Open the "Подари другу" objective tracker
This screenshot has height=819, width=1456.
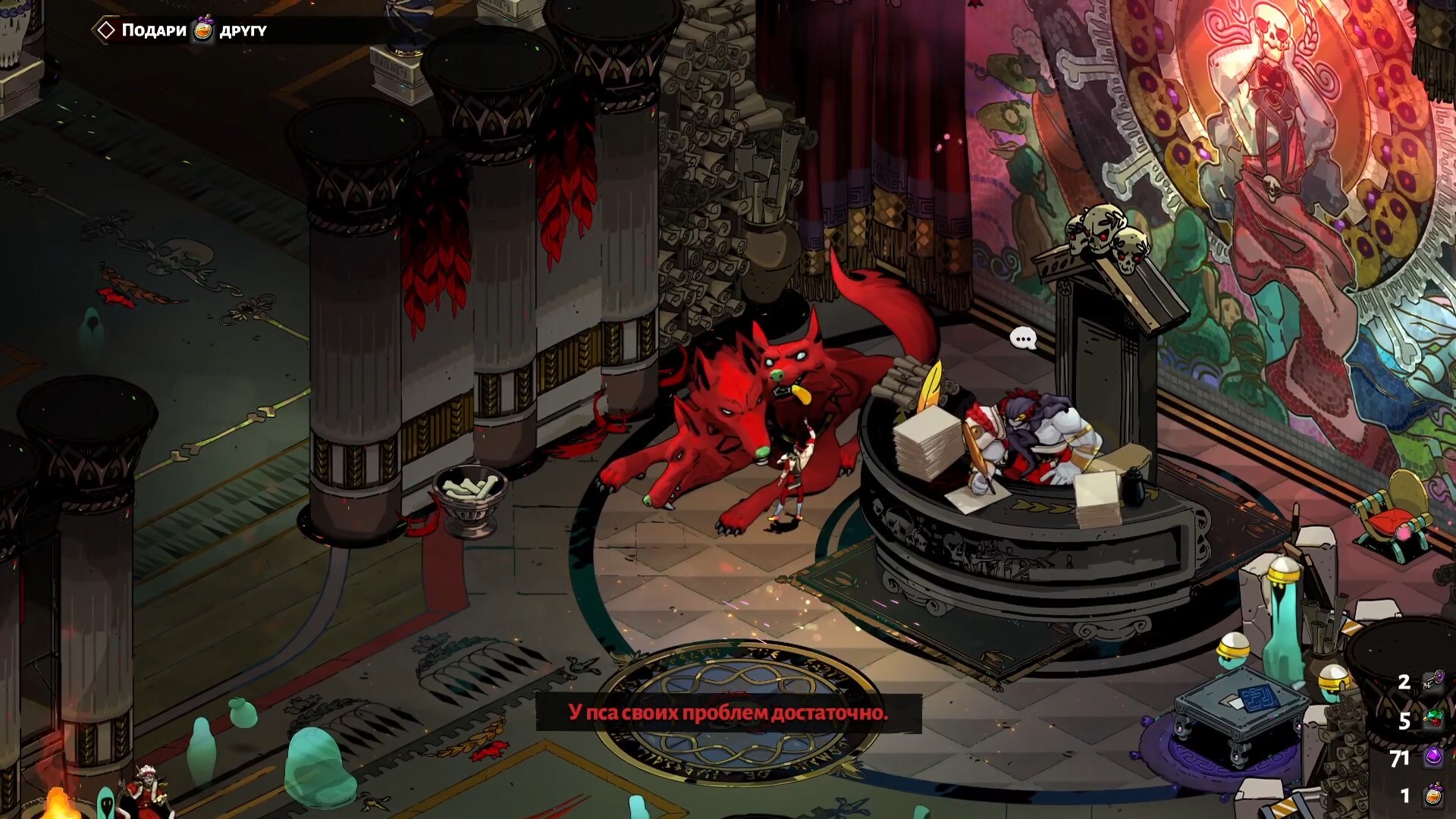point(180,30)
